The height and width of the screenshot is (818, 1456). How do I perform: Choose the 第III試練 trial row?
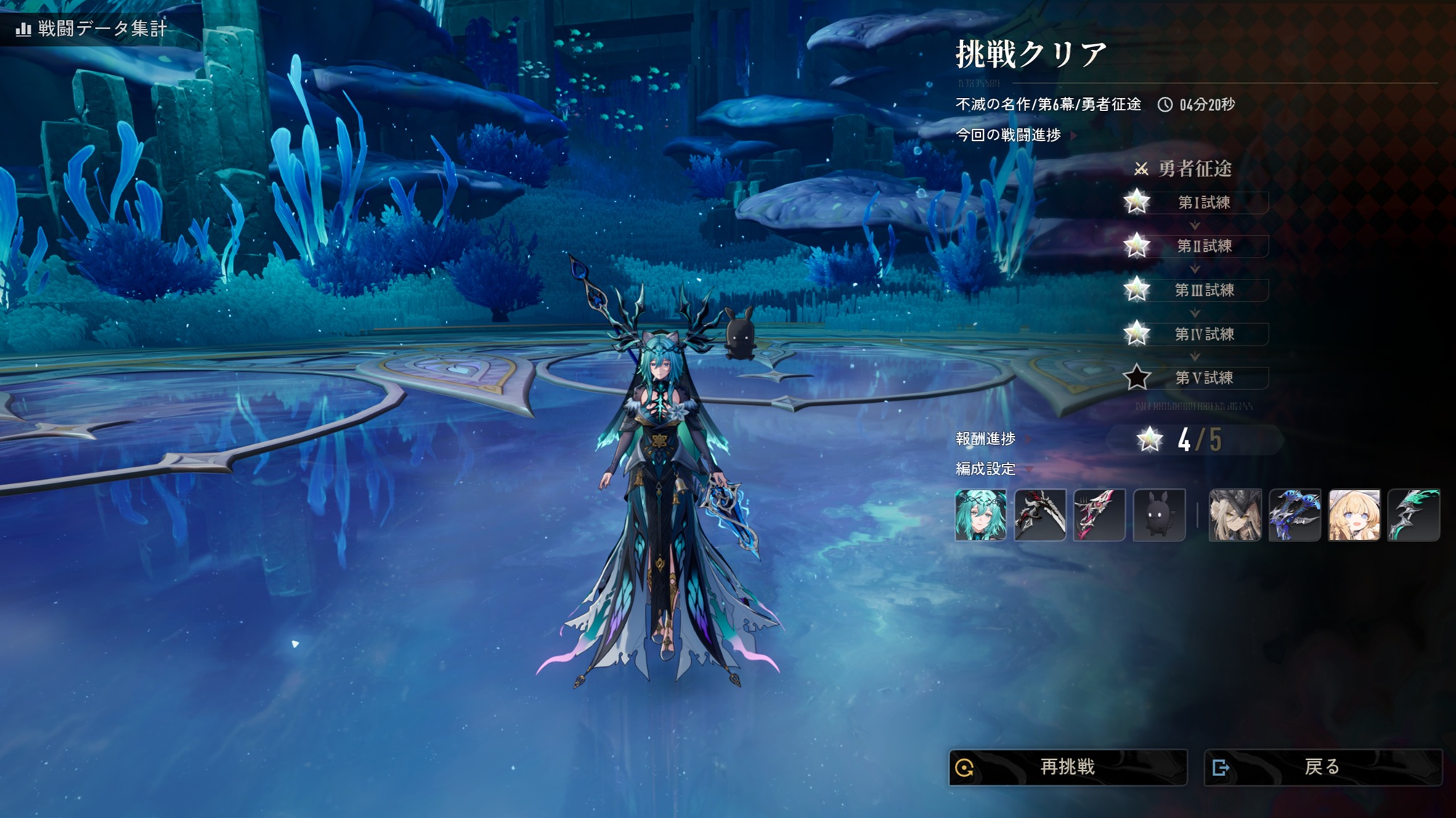tap(1203, 290)
